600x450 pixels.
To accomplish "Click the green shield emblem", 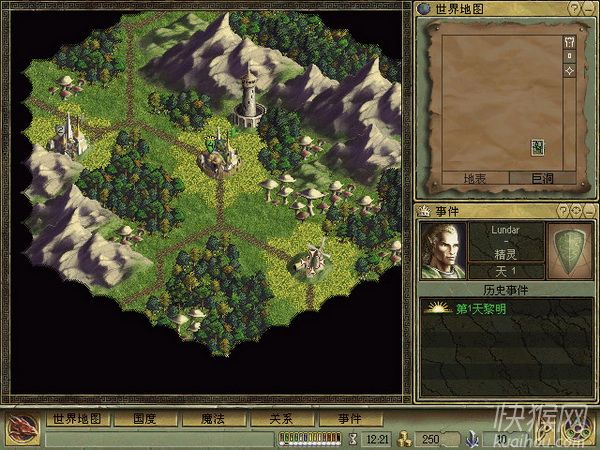I will (569, 250).
